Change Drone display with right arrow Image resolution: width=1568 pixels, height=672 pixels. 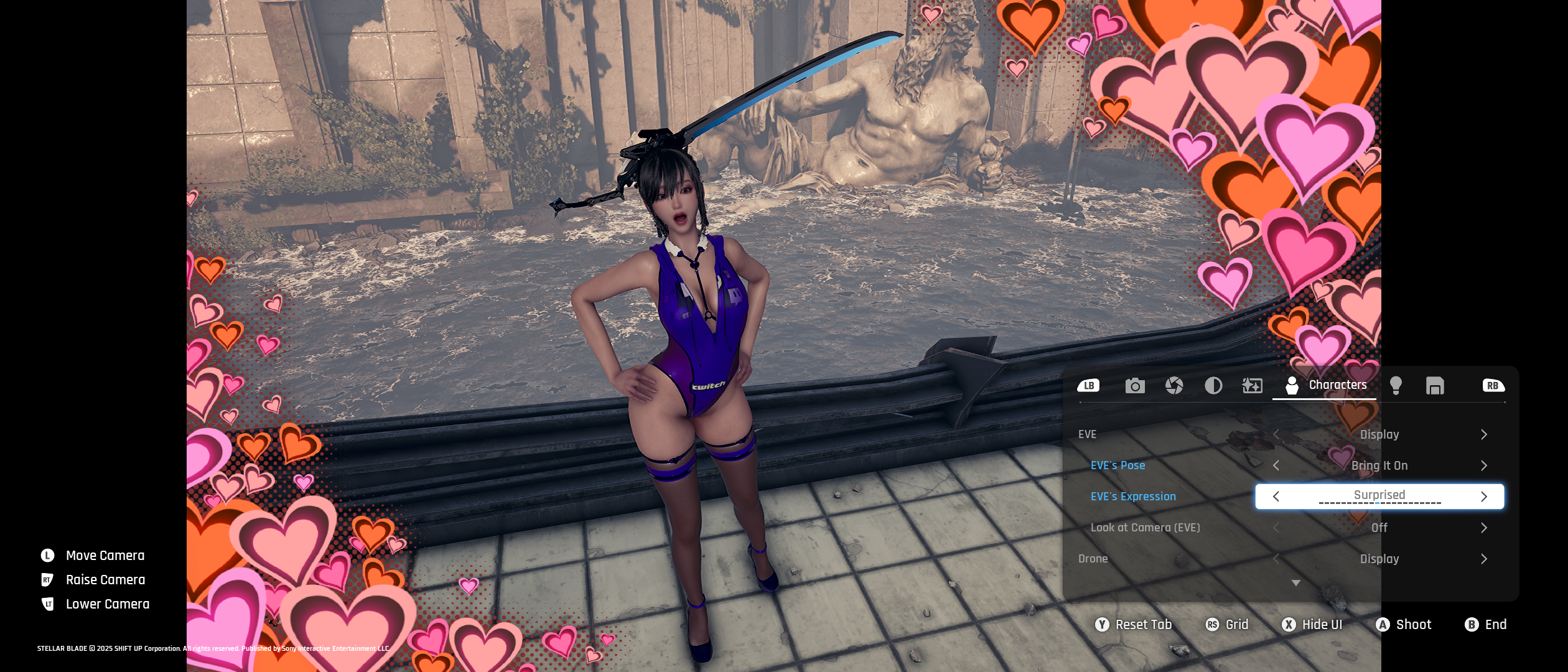1484,559
